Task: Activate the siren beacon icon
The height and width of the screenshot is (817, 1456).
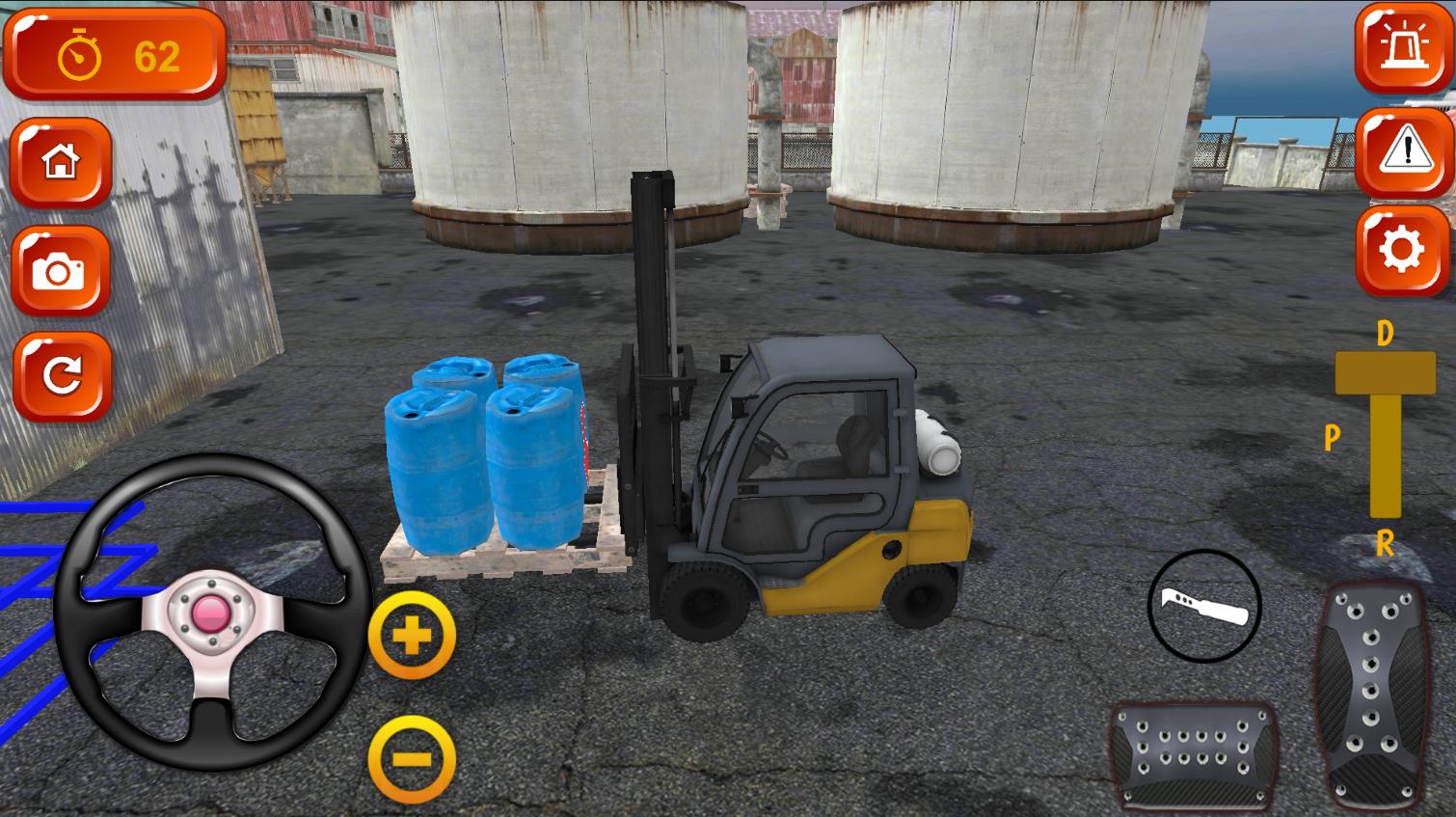Action: click(x=1401, y=46)
